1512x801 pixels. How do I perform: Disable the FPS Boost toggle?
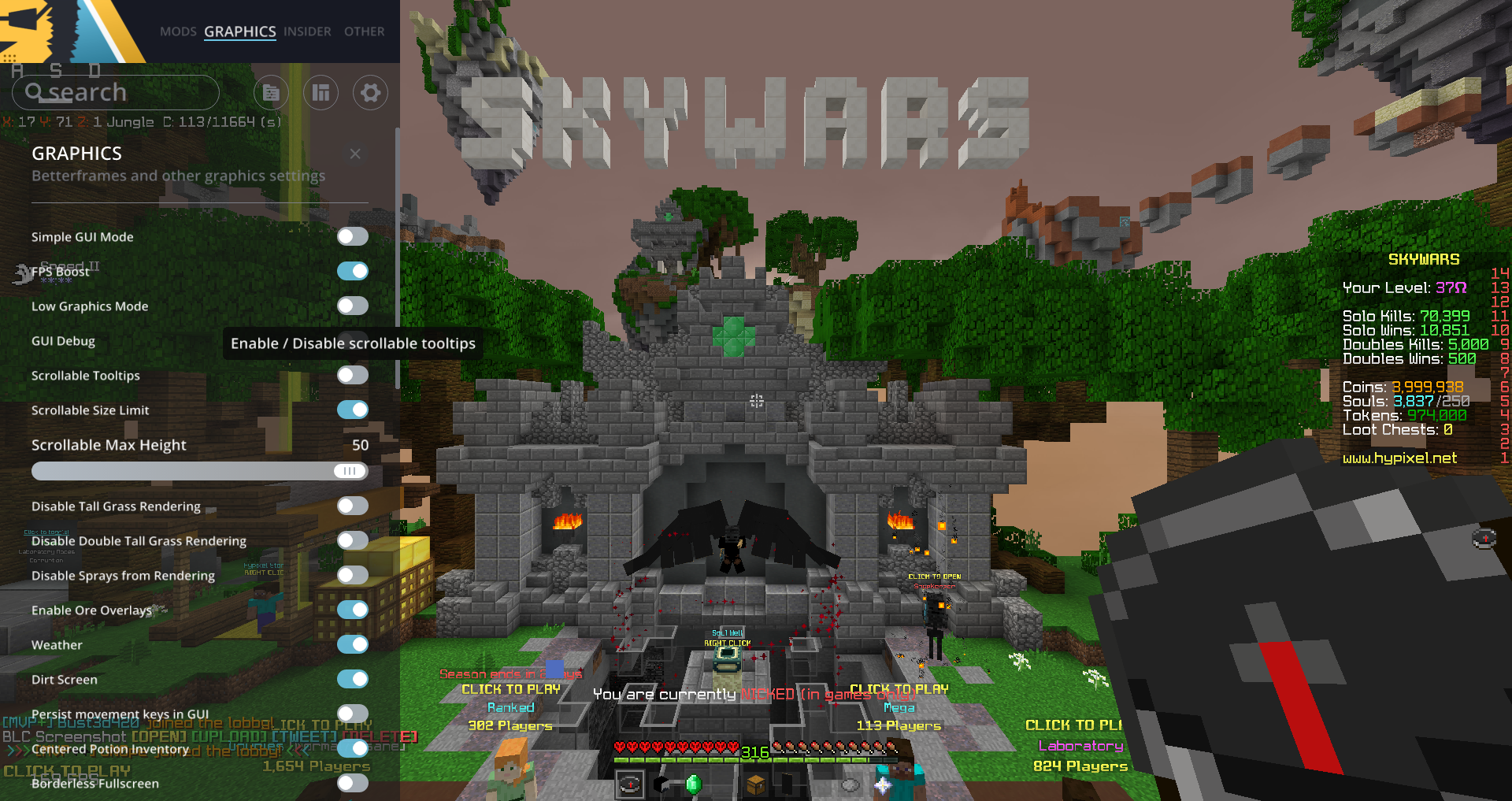(352, 271)
